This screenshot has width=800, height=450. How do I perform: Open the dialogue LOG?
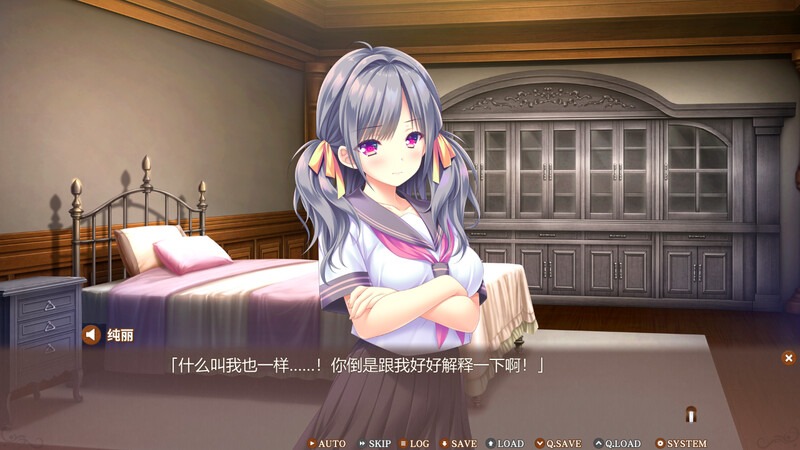(x=415, y=443)
